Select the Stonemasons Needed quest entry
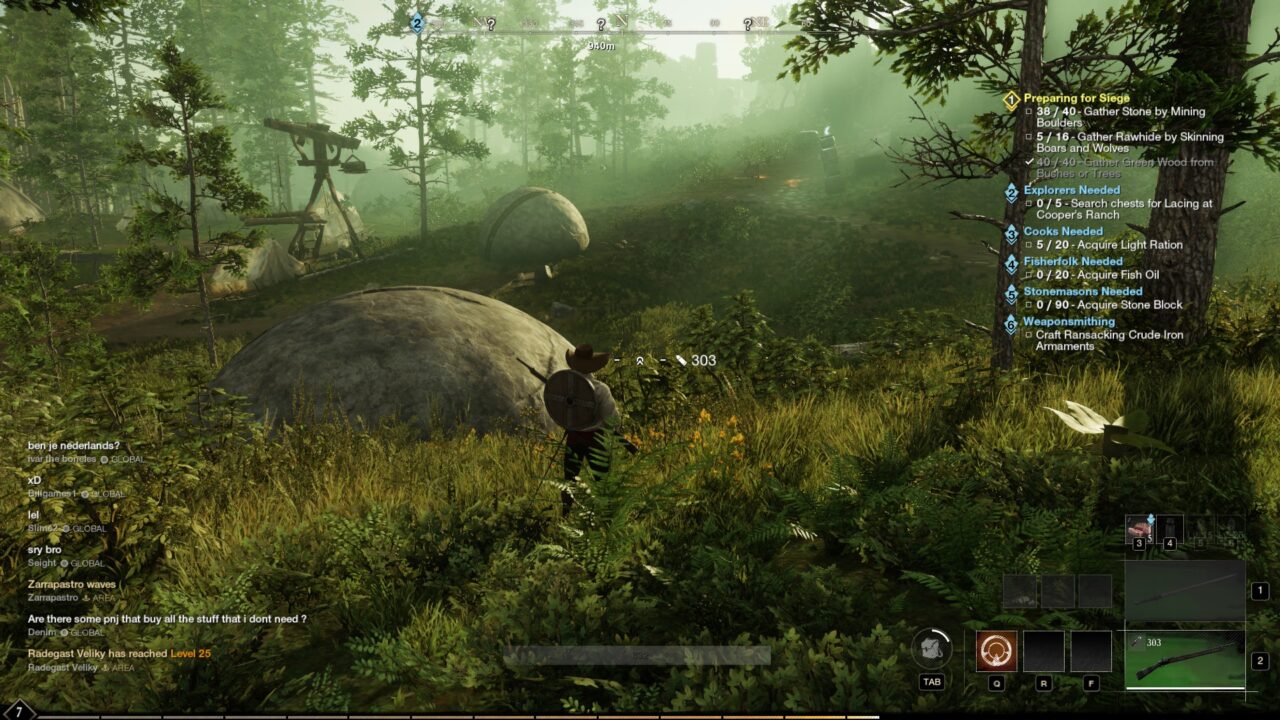1280x720 pixels. click(1082, 291)
